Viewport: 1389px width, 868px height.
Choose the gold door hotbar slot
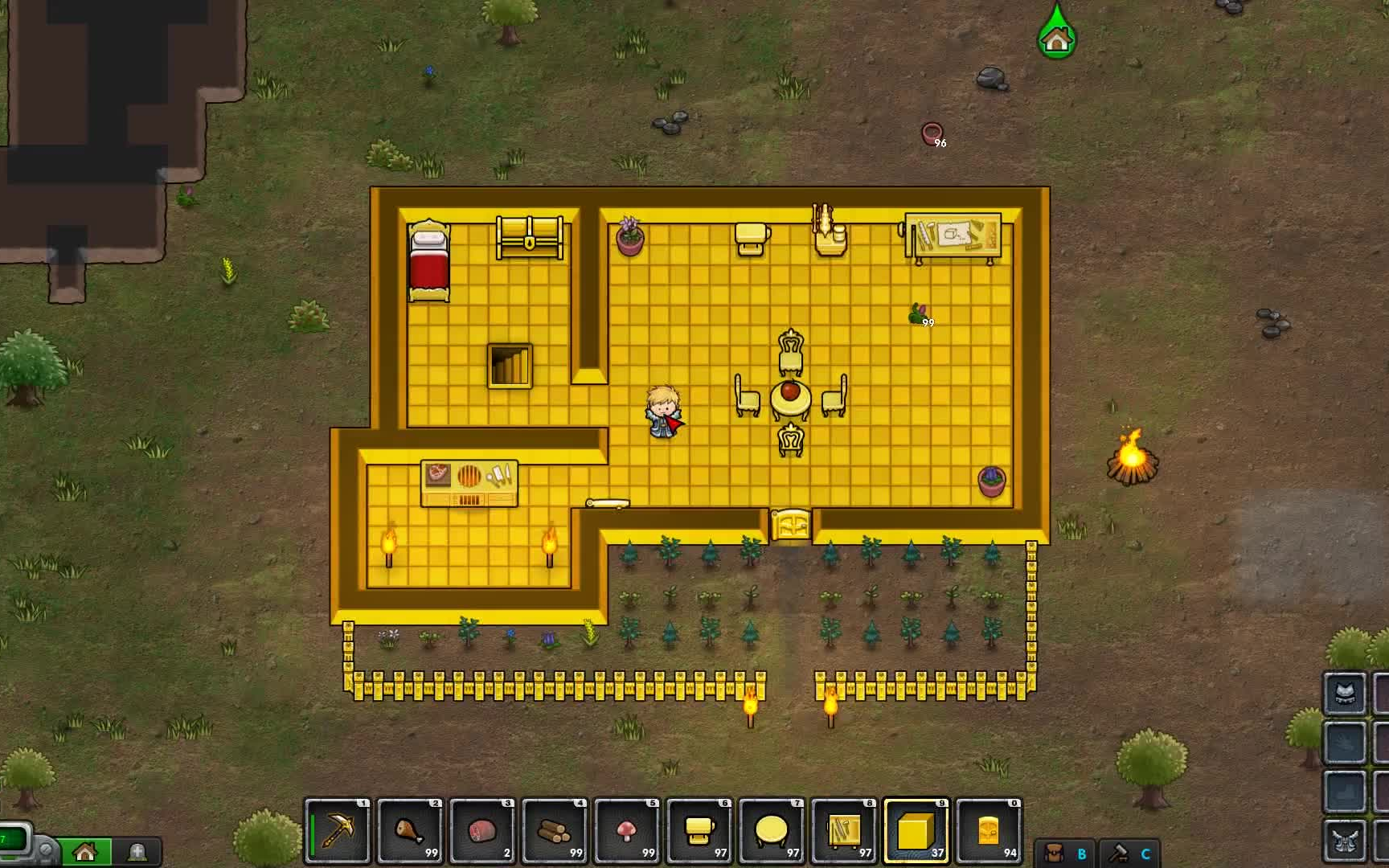pyautogui.click(x=989, y=831)
